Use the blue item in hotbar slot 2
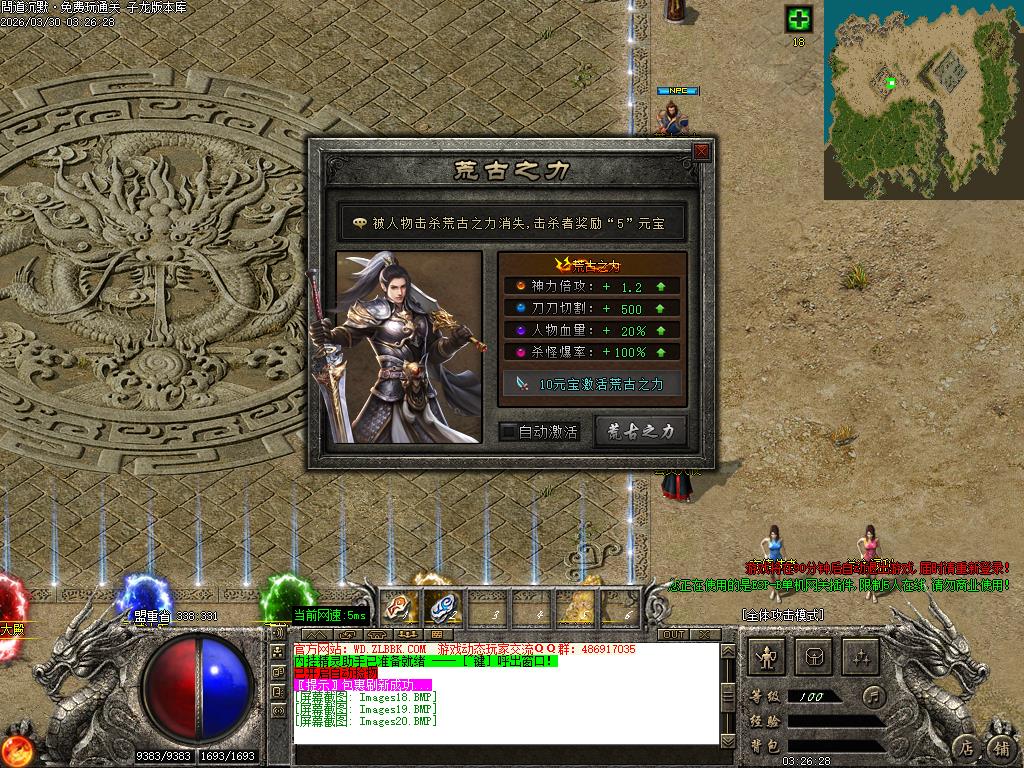This screenshot has width=1024, height=768. [x=441, y=606]
